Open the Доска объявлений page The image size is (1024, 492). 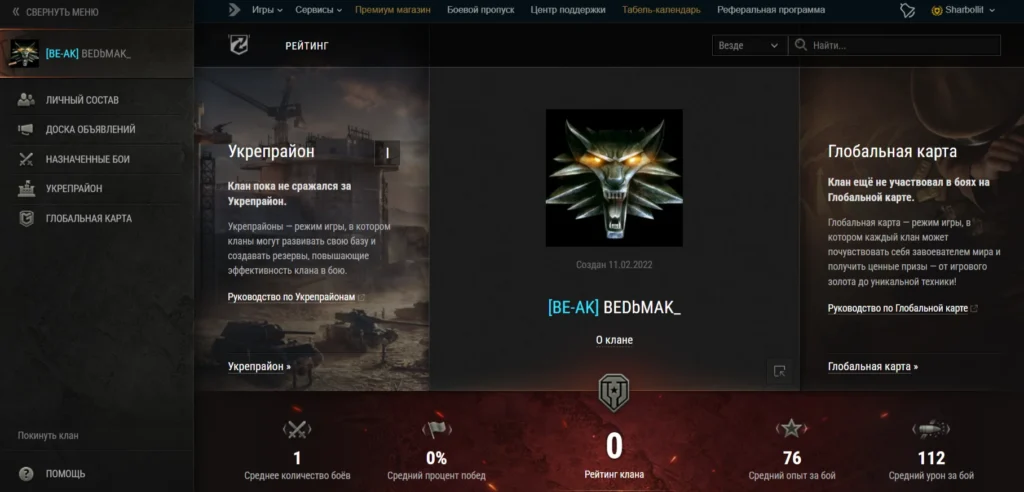(x=90, y=129)
